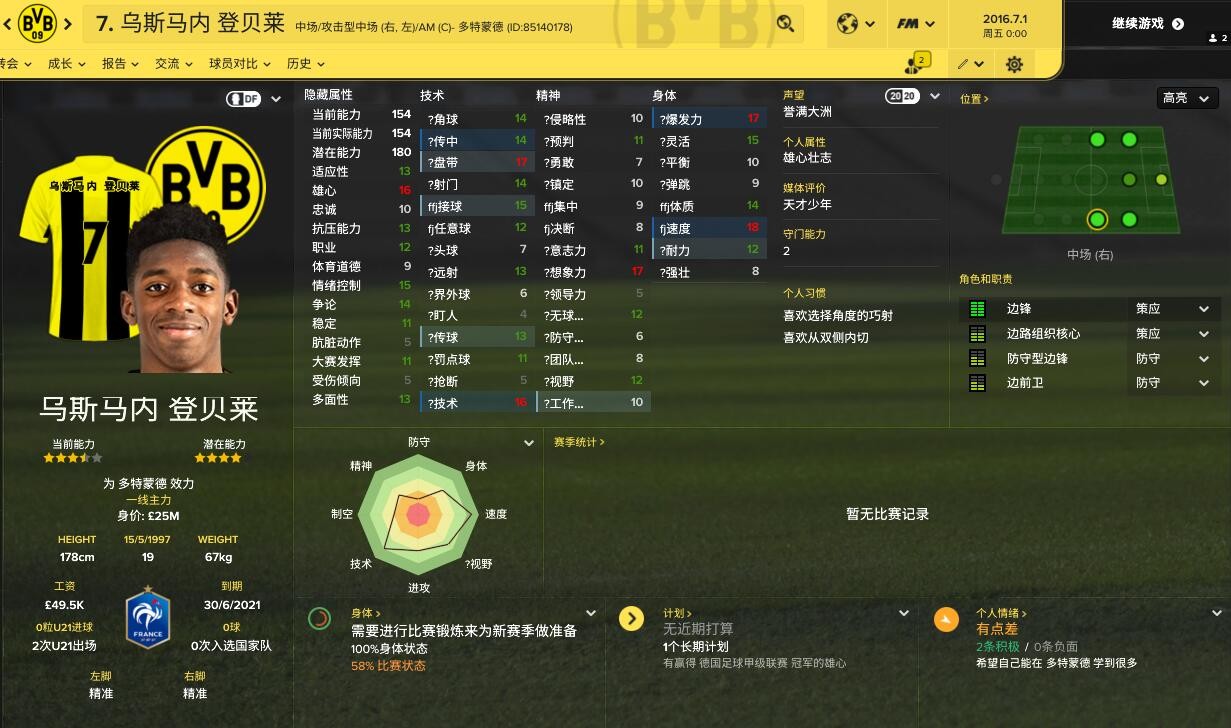
Task: Click the 位置 positions header link
Action: coord(974,99)
